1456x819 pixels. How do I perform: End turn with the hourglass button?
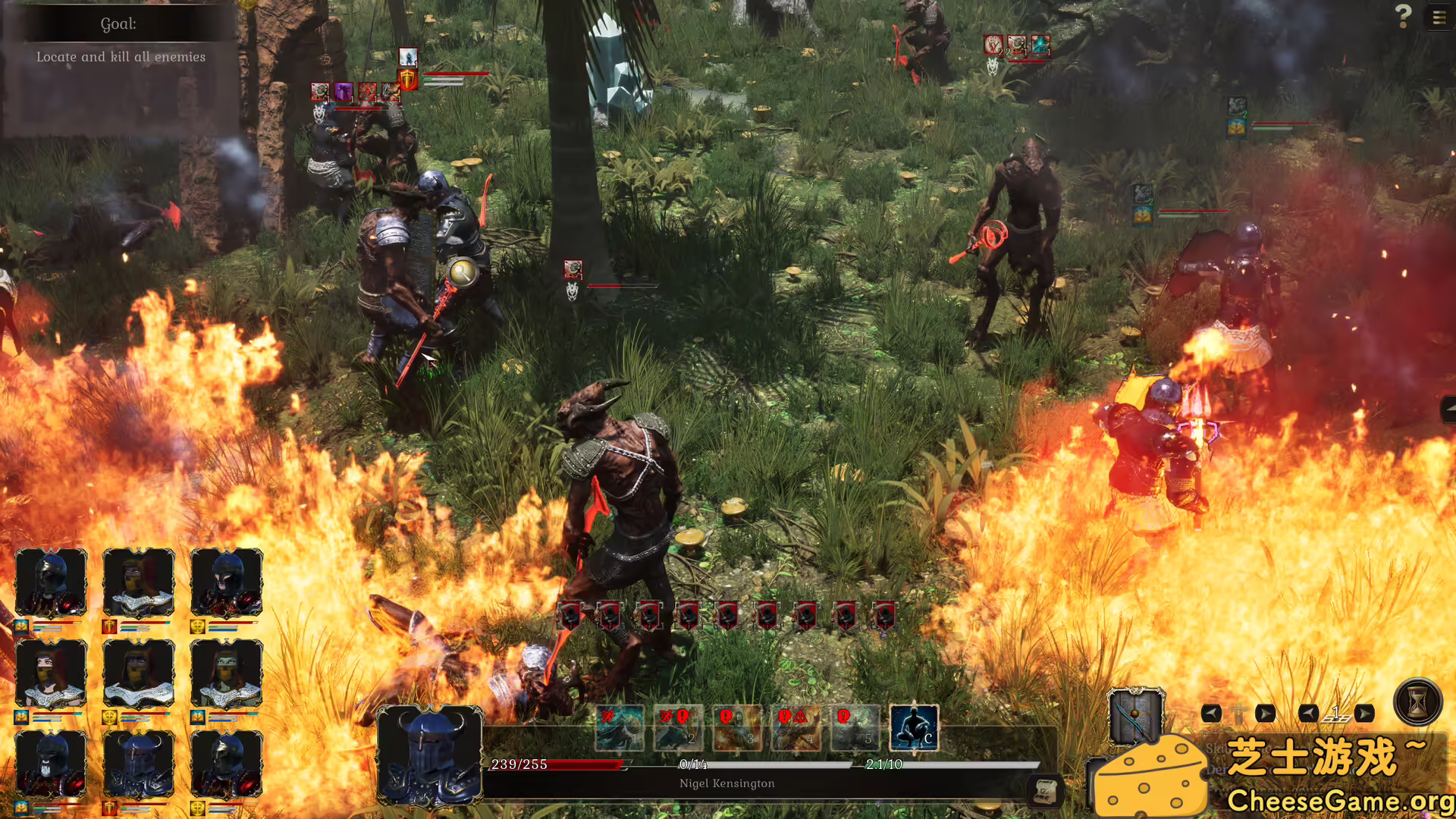[1417, 701]
